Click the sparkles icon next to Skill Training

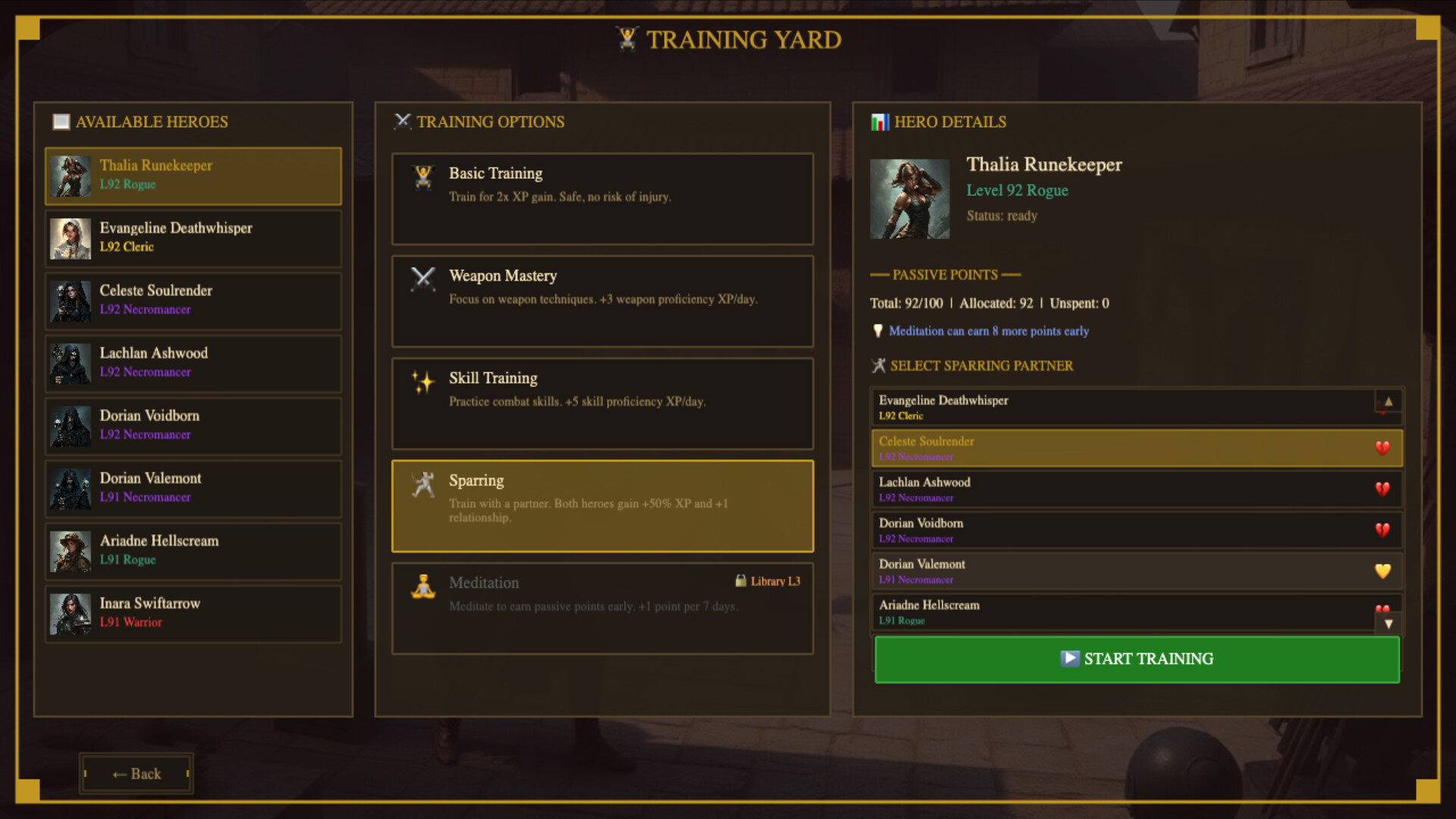click(x=422, y=381)
